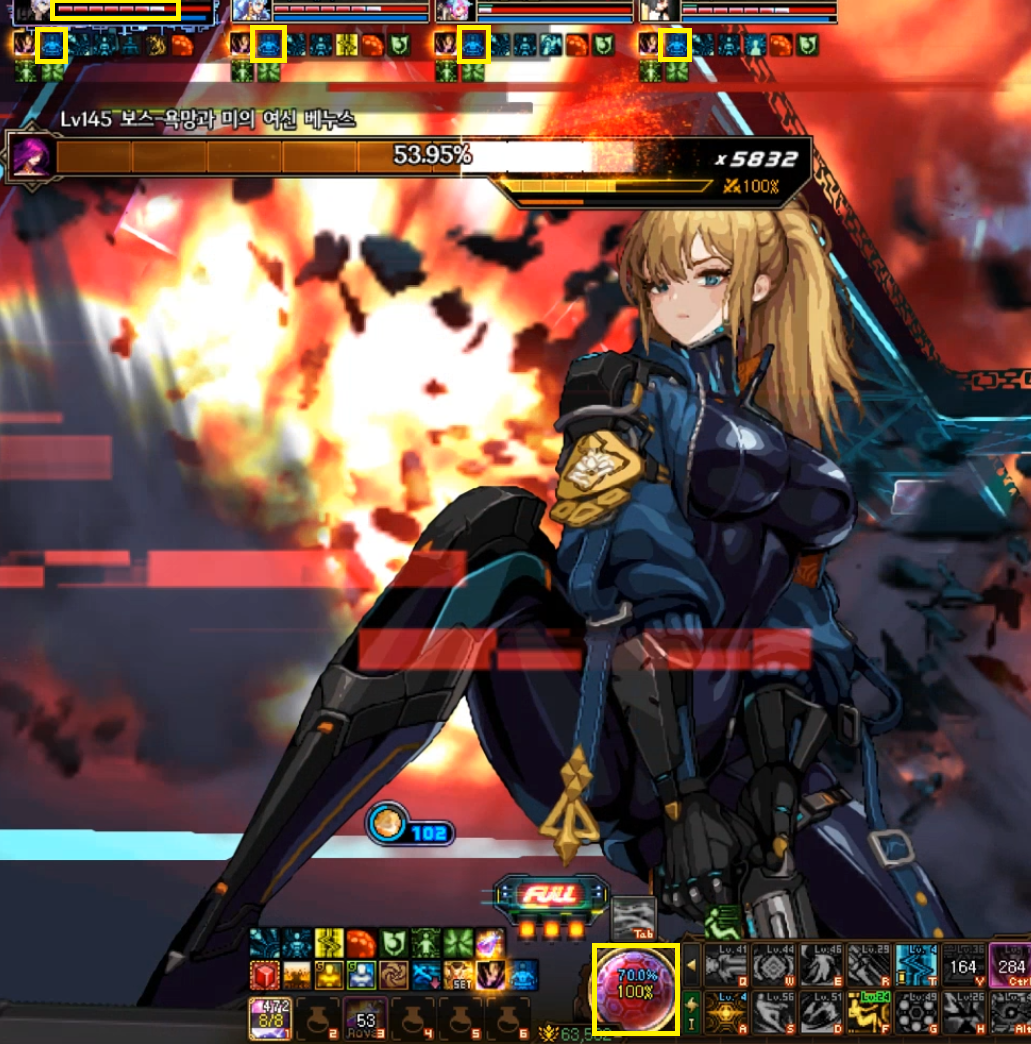Activate the skill in the D slot
Image resolution: width=1031 pixels, height=1044 pixels.
821,1012
